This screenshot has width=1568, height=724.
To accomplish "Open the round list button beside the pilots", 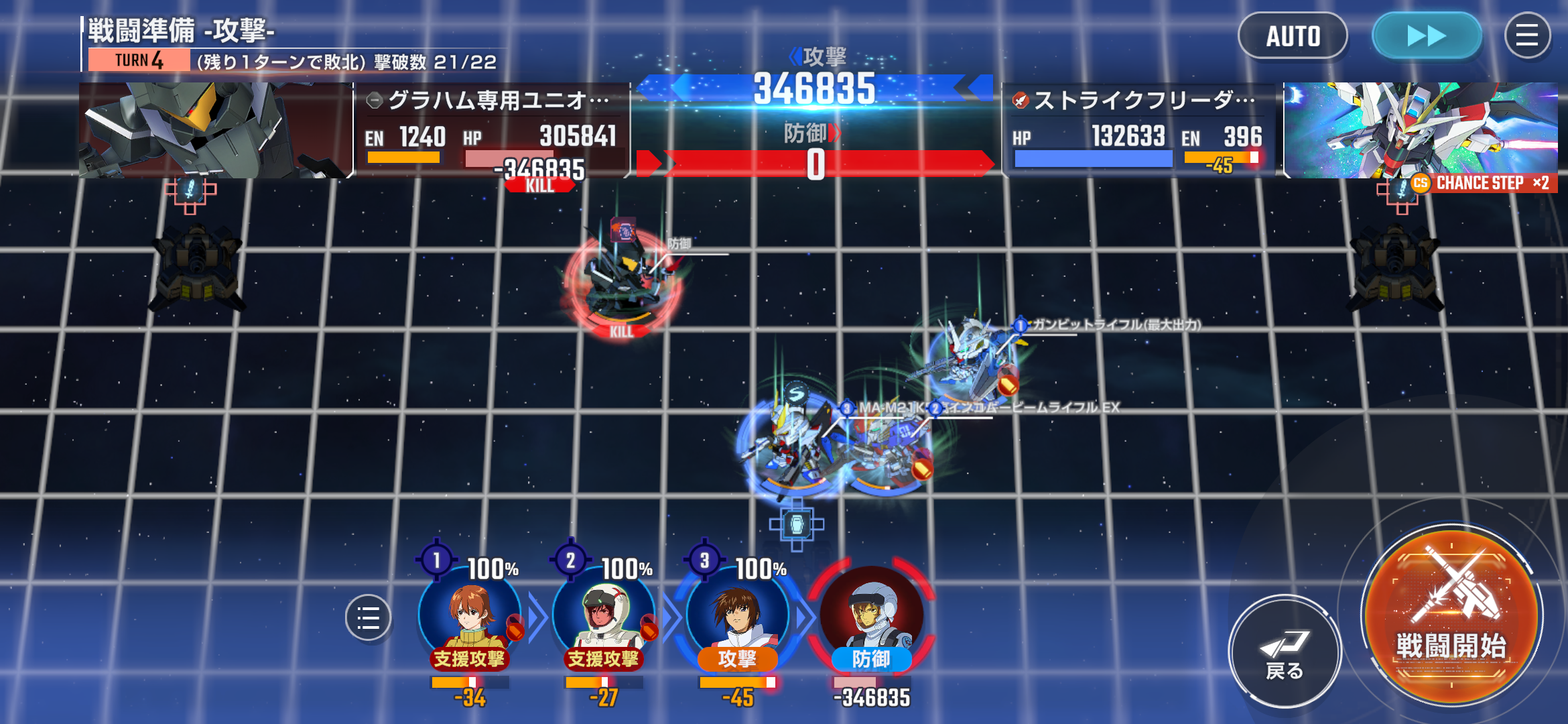I will (368, 617).
